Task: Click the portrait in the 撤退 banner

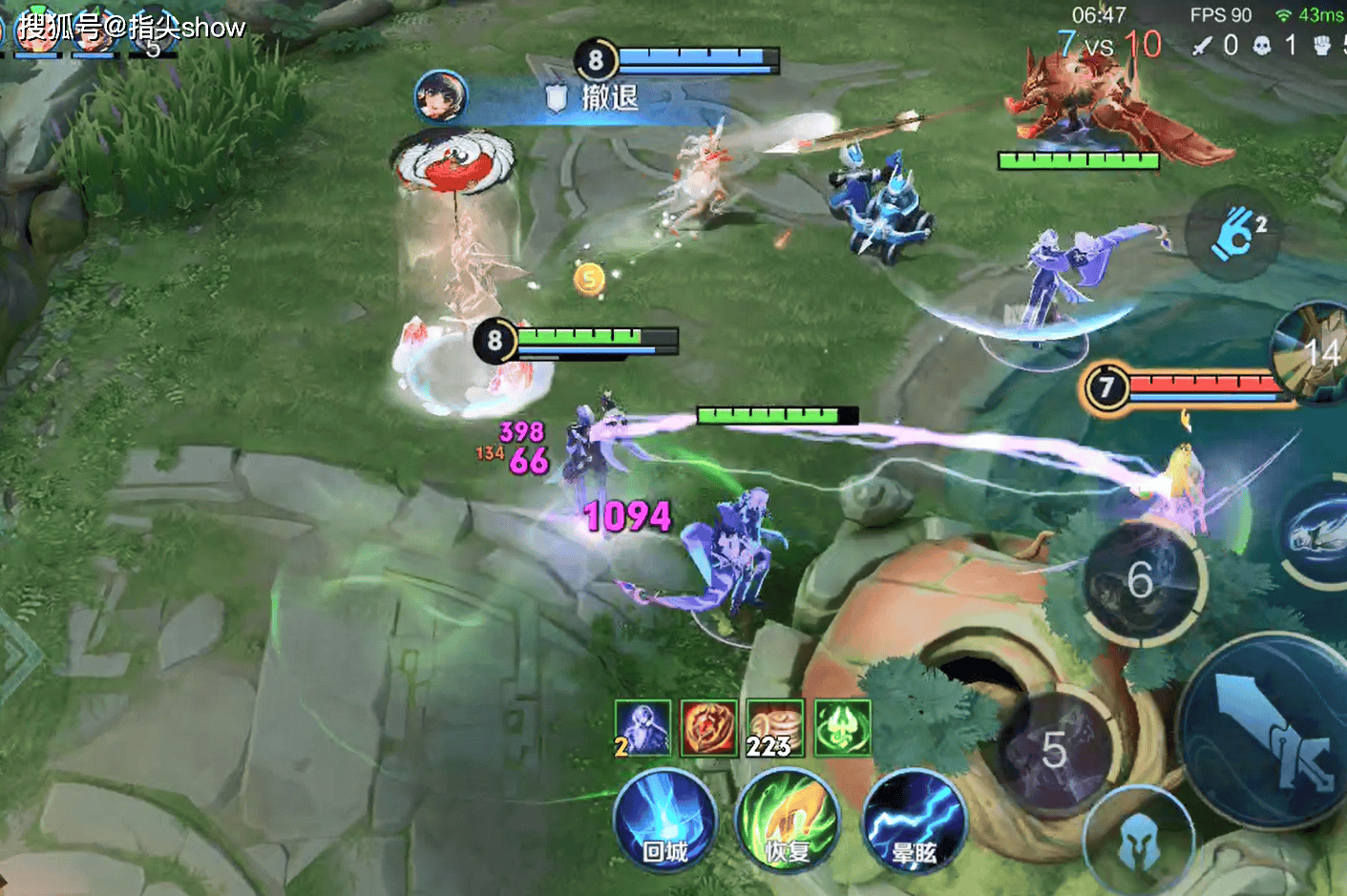Action: (x=441, y=96)
